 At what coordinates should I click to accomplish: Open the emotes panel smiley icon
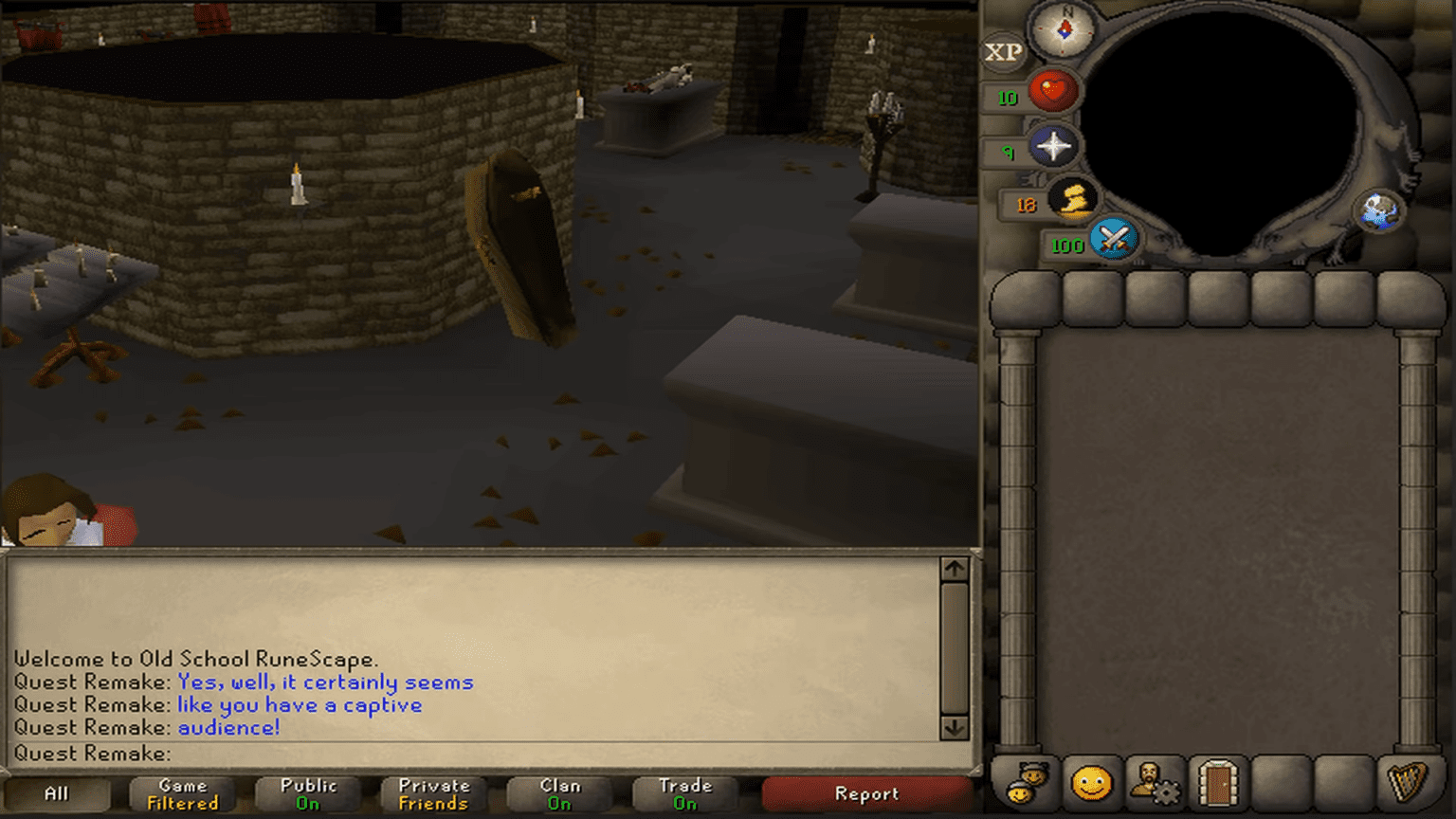[1094, 781]
